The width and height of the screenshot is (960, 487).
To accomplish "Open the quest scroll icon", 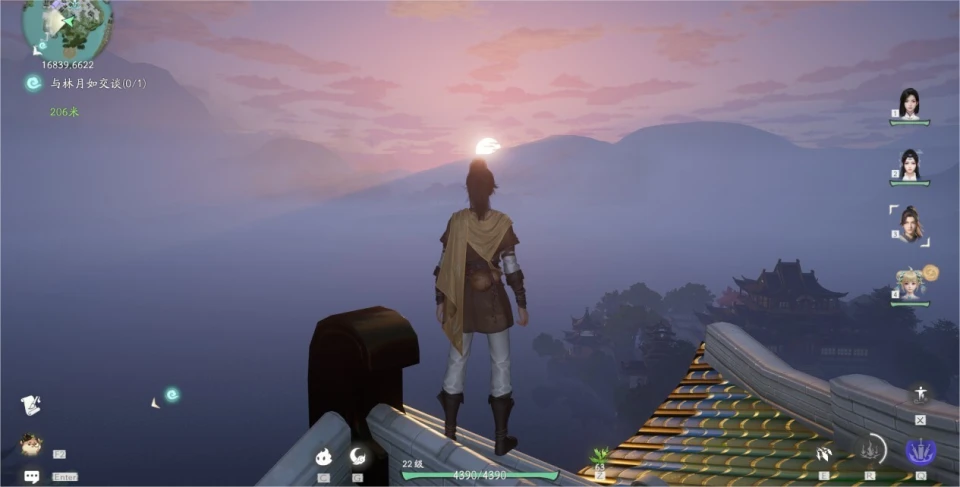I will (x=31, y=405).
